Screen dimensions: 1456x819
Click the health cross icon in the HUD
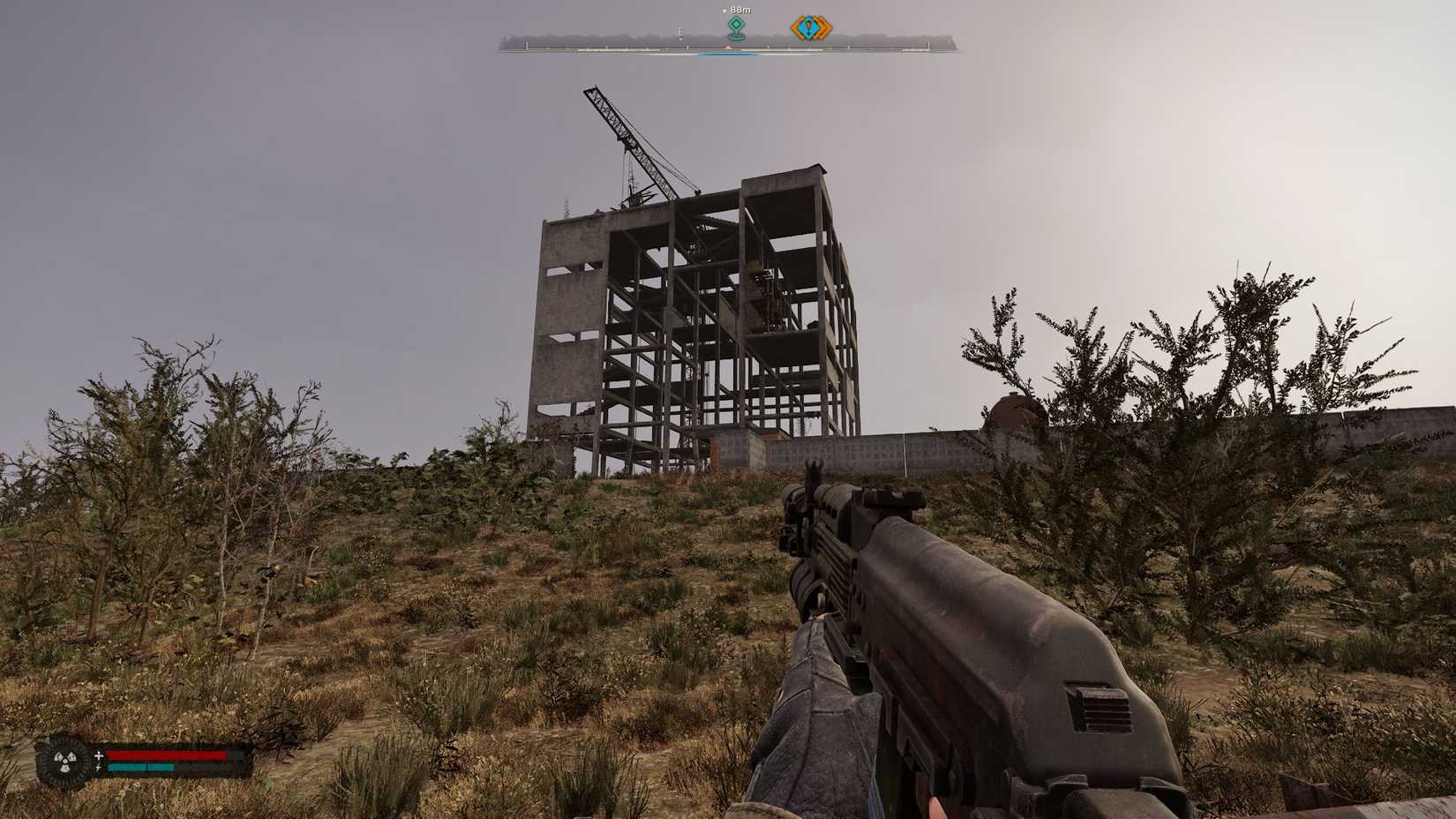tap(99, 755)
